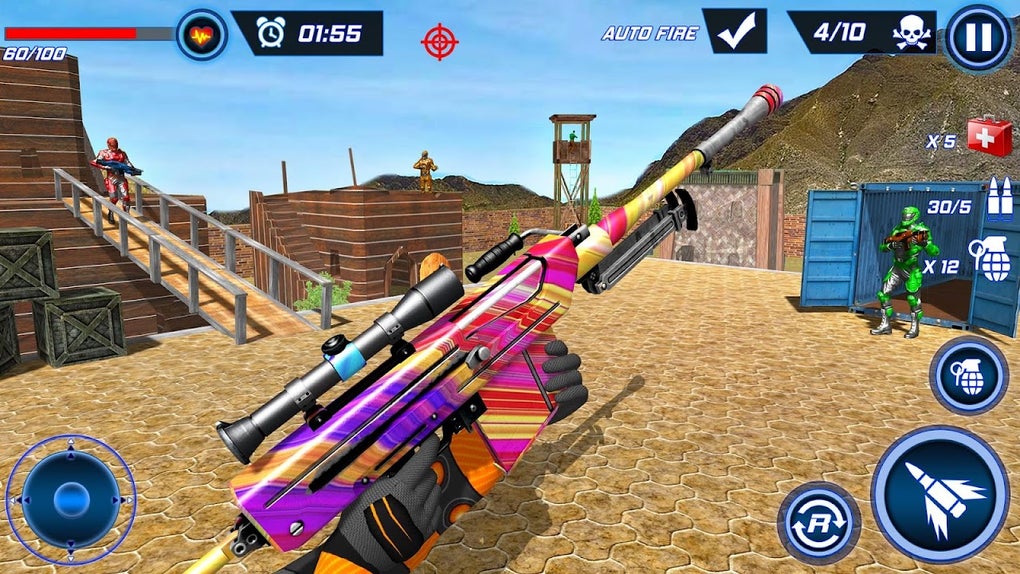Screen dimensions: 1020x574
Task: Tap the virtual movement joystick
Action: click(x=70, y=498)
